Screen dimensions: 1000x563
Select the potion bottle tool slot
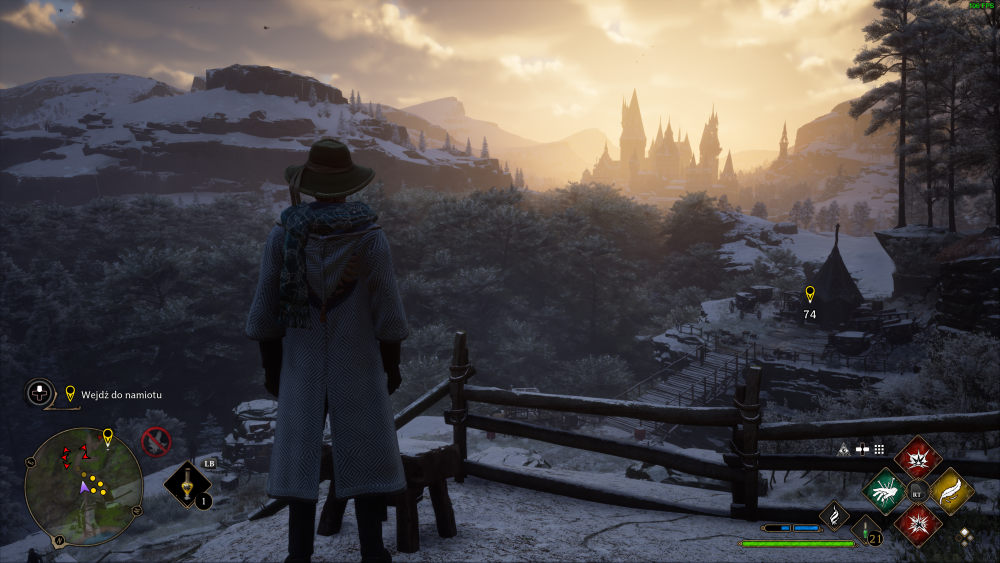[x=186, y=485]
